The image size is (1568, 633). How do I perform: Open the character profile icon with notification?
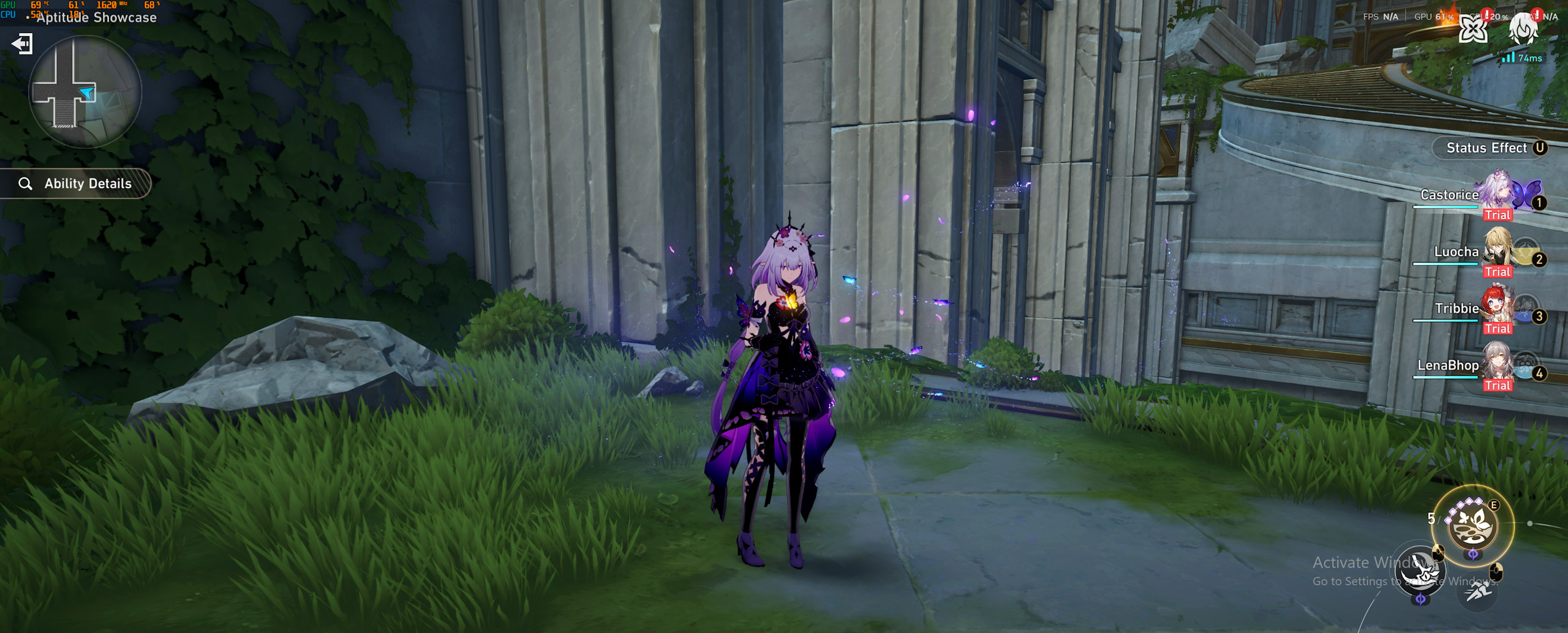coord(1523,29)
